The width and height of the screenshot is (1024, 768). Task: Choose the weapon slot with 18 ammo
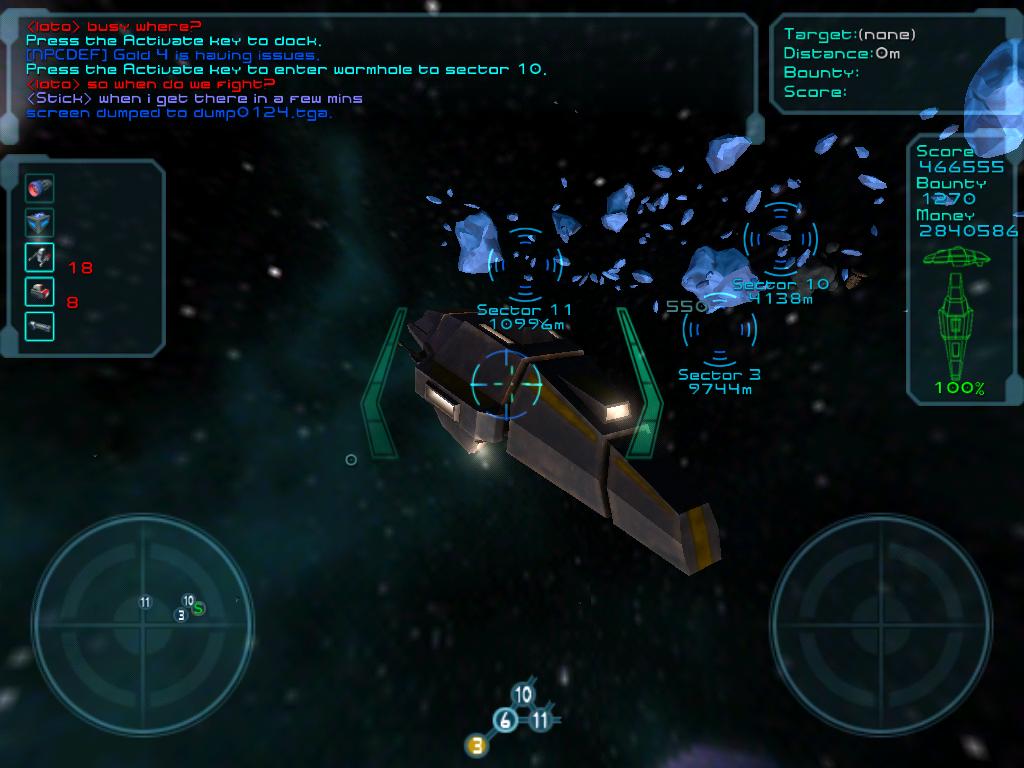tap(40, 257)
